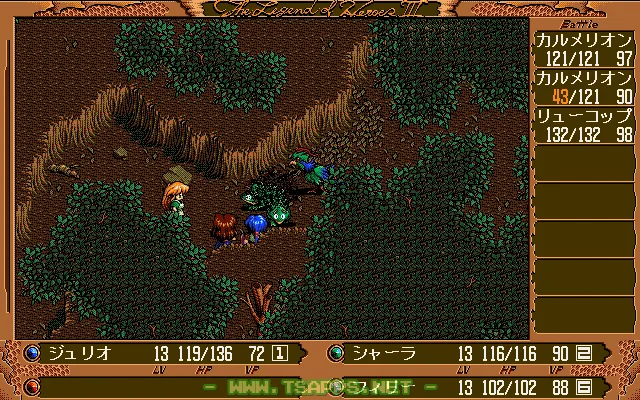The height and width of the screenshot is (400, 640).
Task: Select the full-health カルメリオン enemy entry
Action: [583, 50]
